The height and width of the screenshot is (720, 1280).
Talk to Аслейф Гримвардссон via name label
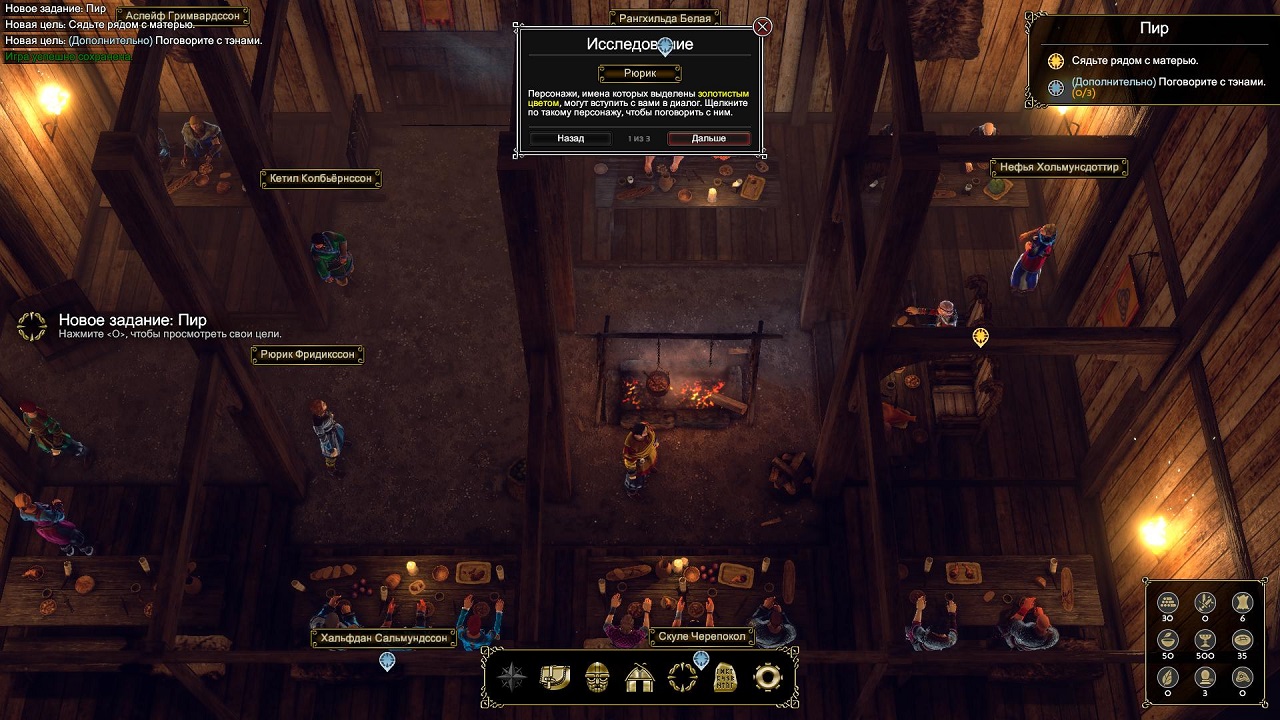183,16
